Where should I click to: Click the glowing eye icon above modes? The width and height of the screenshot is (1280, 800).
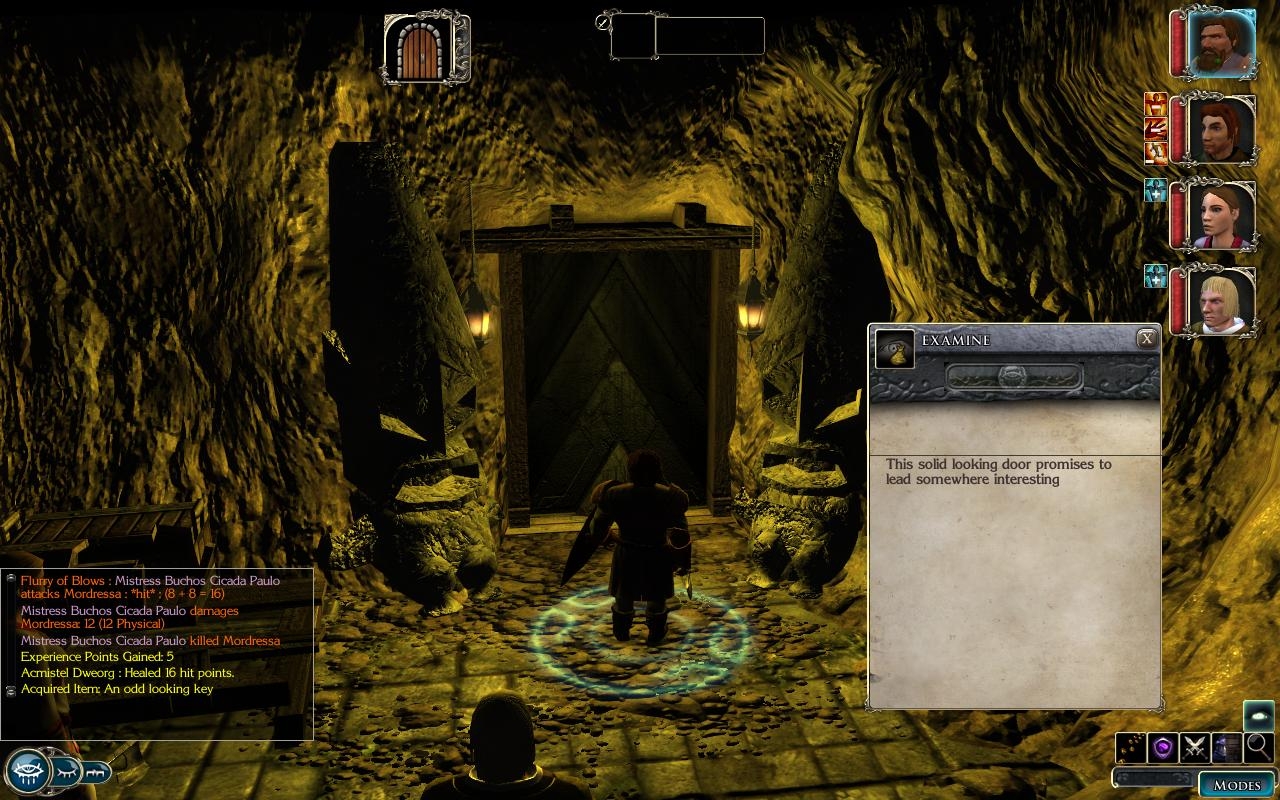pos(1259,715)
